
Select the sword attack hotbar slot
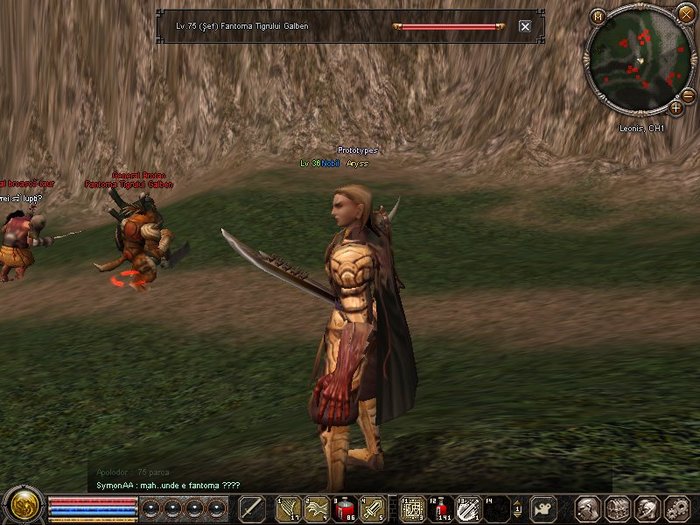pyautogui.click(x=252, y=508)
